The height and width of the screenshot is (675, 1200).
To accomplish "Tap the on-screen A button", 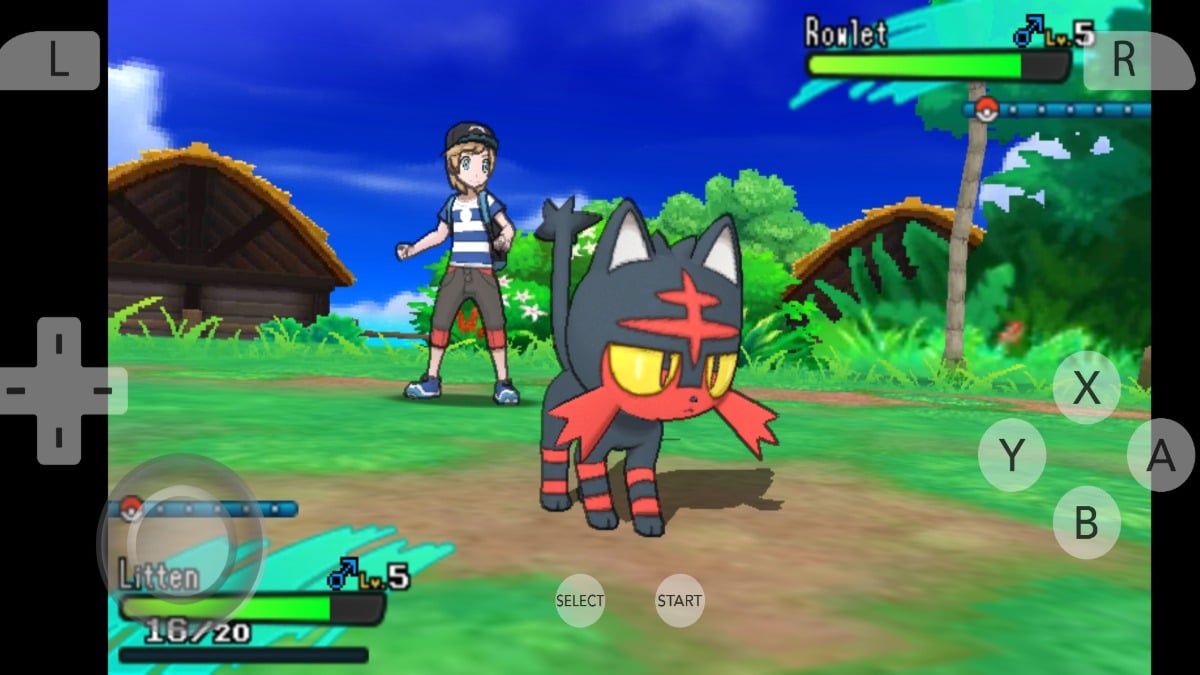I will (x=1160, y=455).
